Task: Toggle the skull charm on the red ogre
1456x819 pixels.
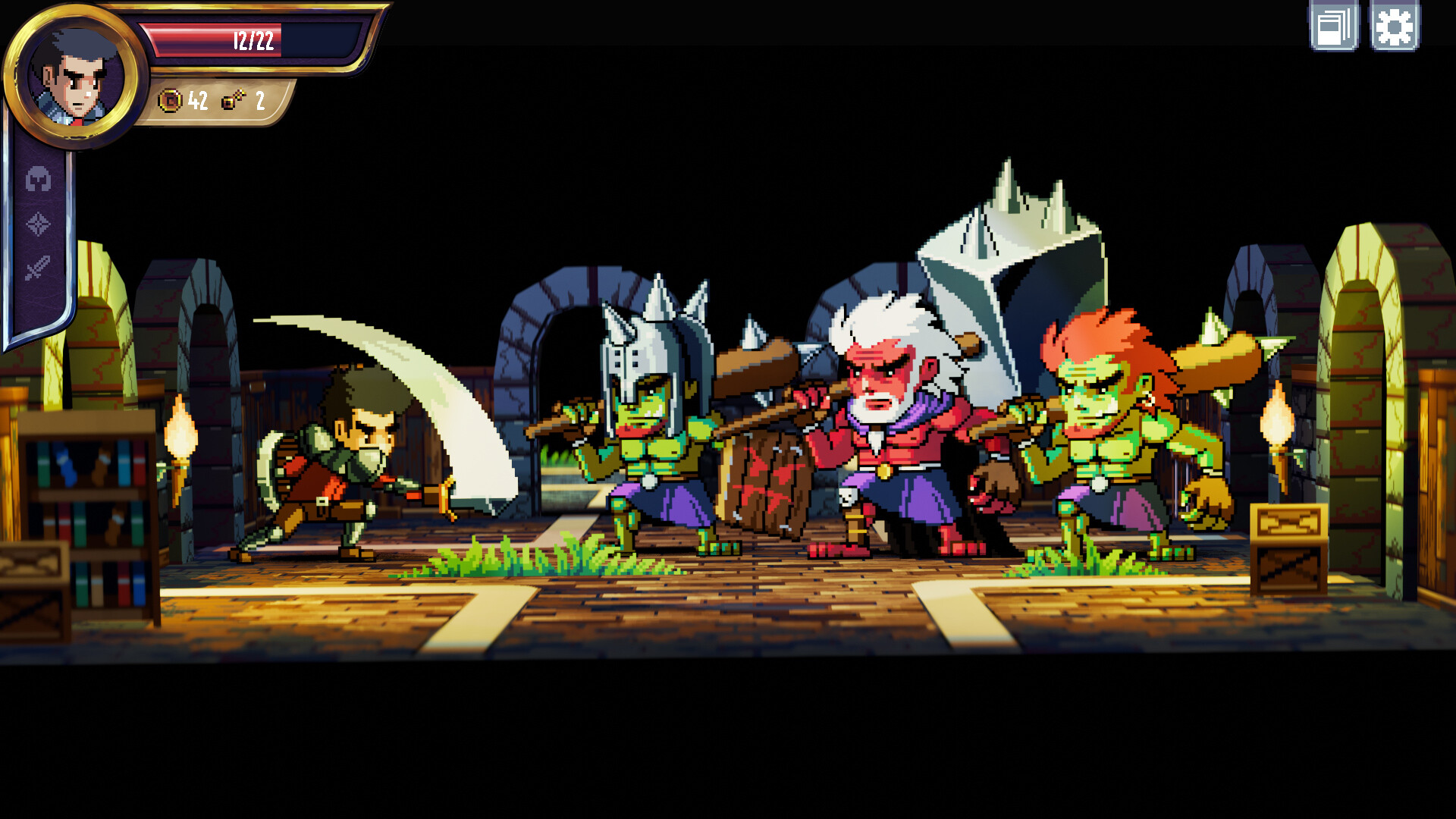Action: [849, 496]
